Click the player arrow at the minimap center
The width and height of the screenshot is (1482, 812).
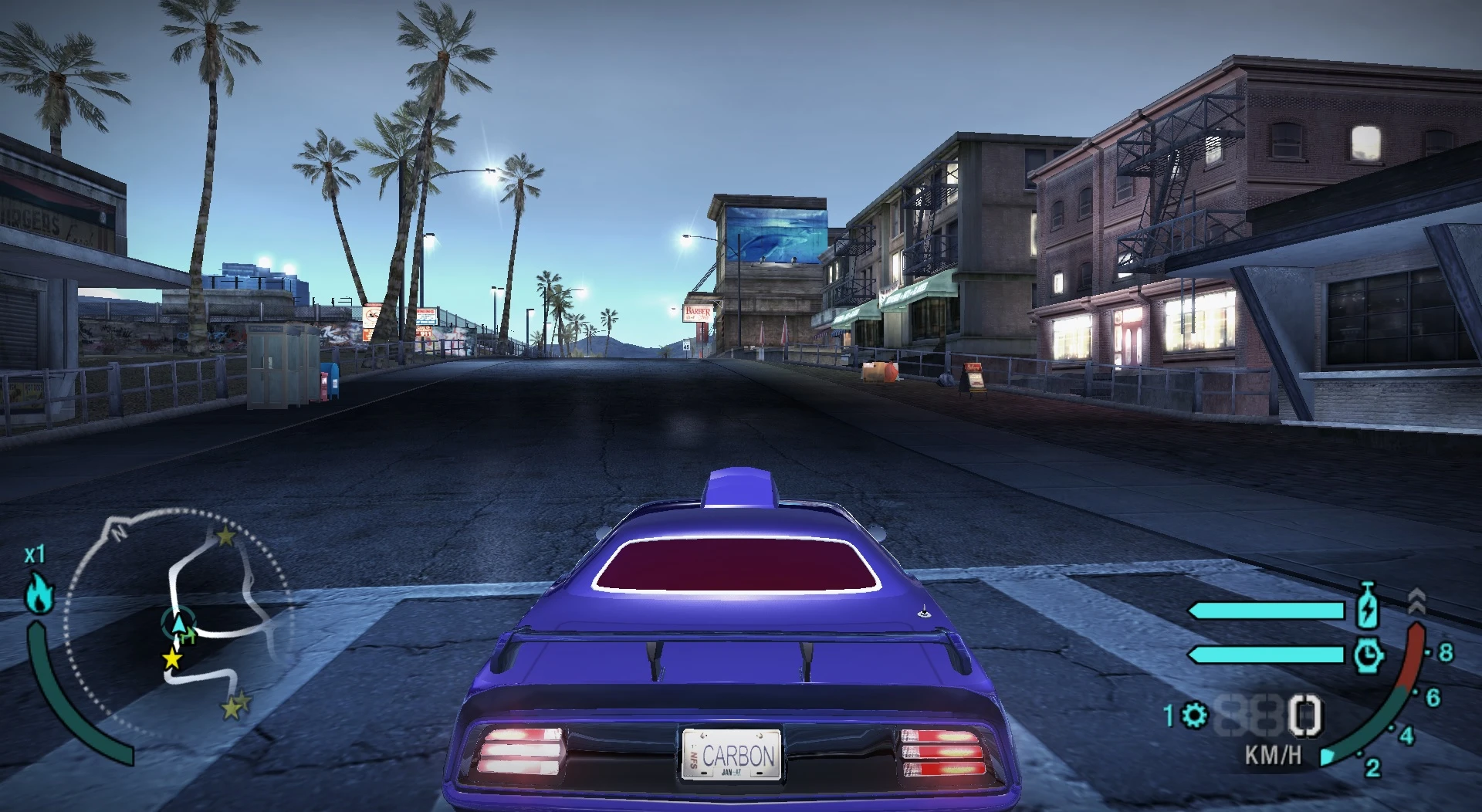click(178, 624)
